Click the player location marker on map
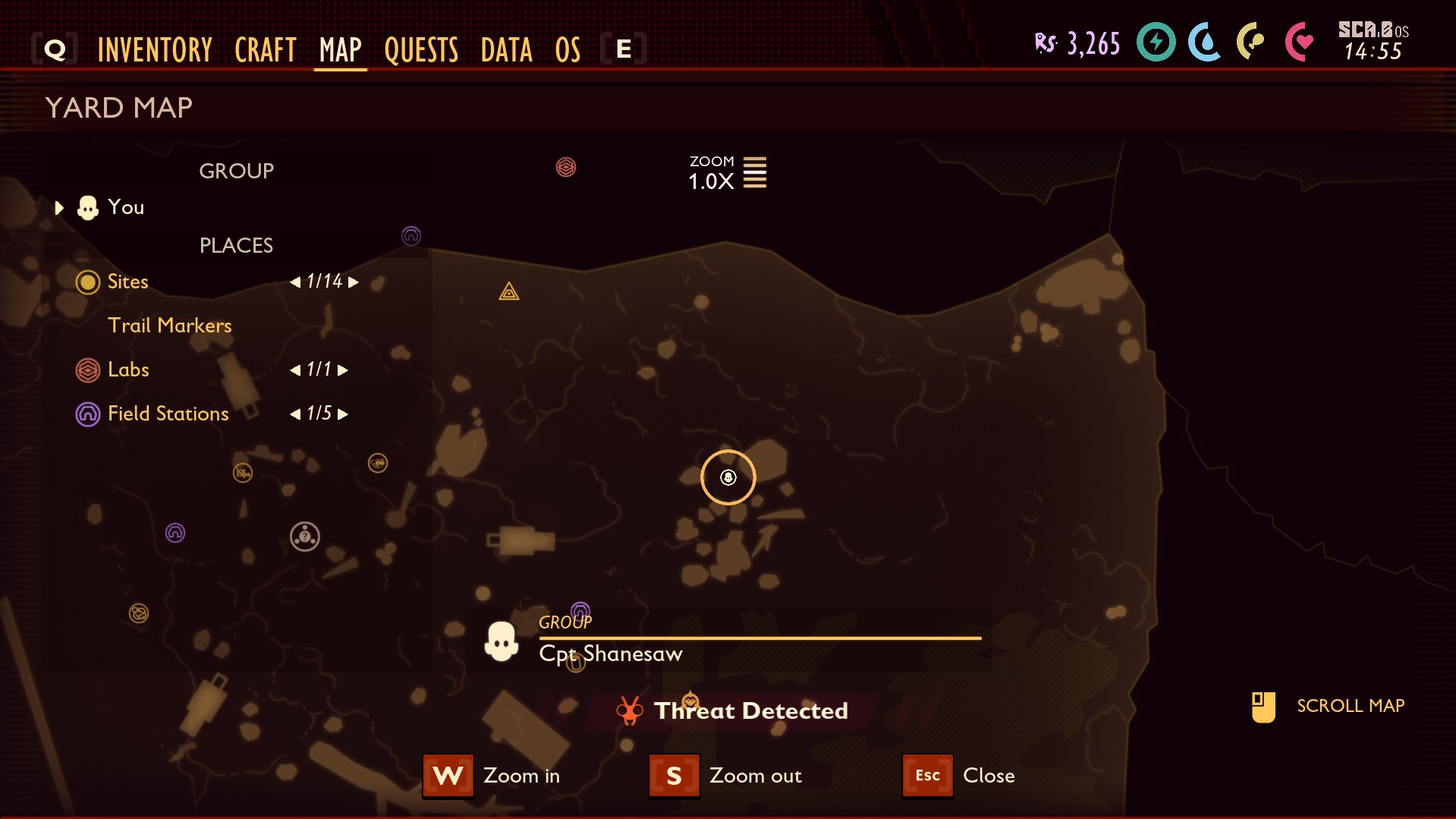Screen dimensions: 1456x819 click(728, 477)
